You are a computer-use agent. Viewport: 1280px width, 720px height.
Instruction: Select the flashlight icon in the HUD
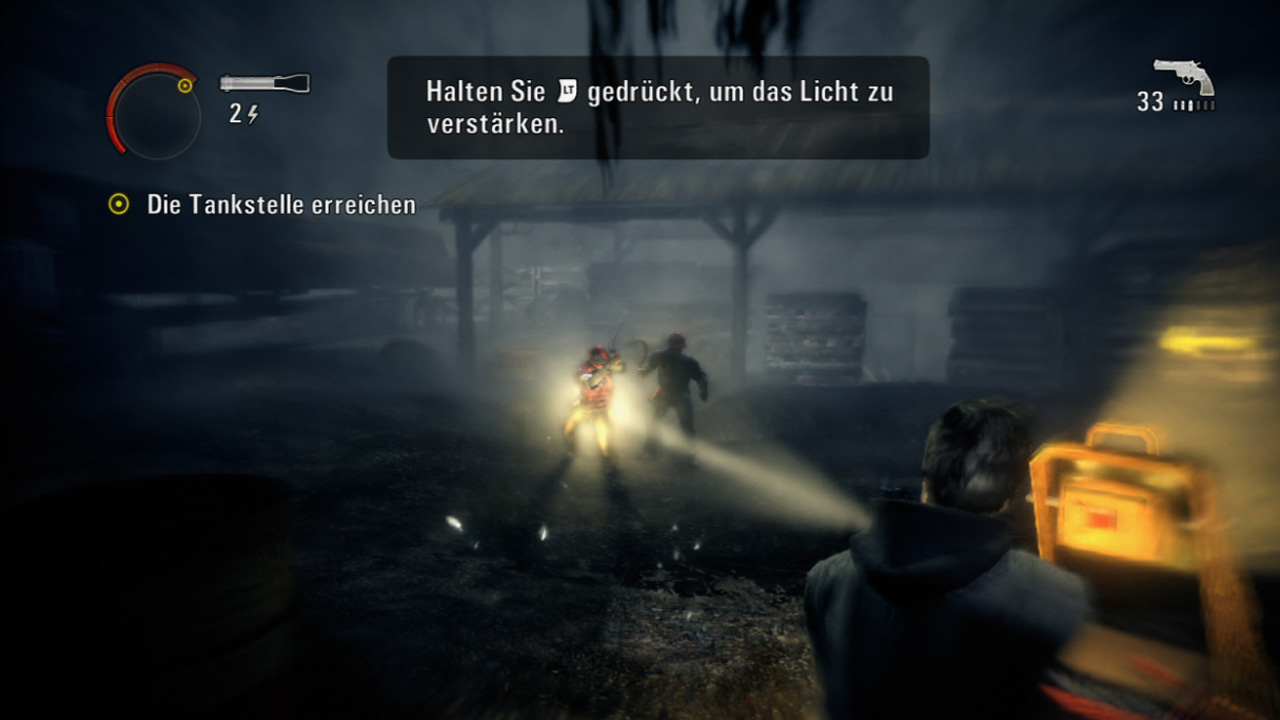[265, 82]
